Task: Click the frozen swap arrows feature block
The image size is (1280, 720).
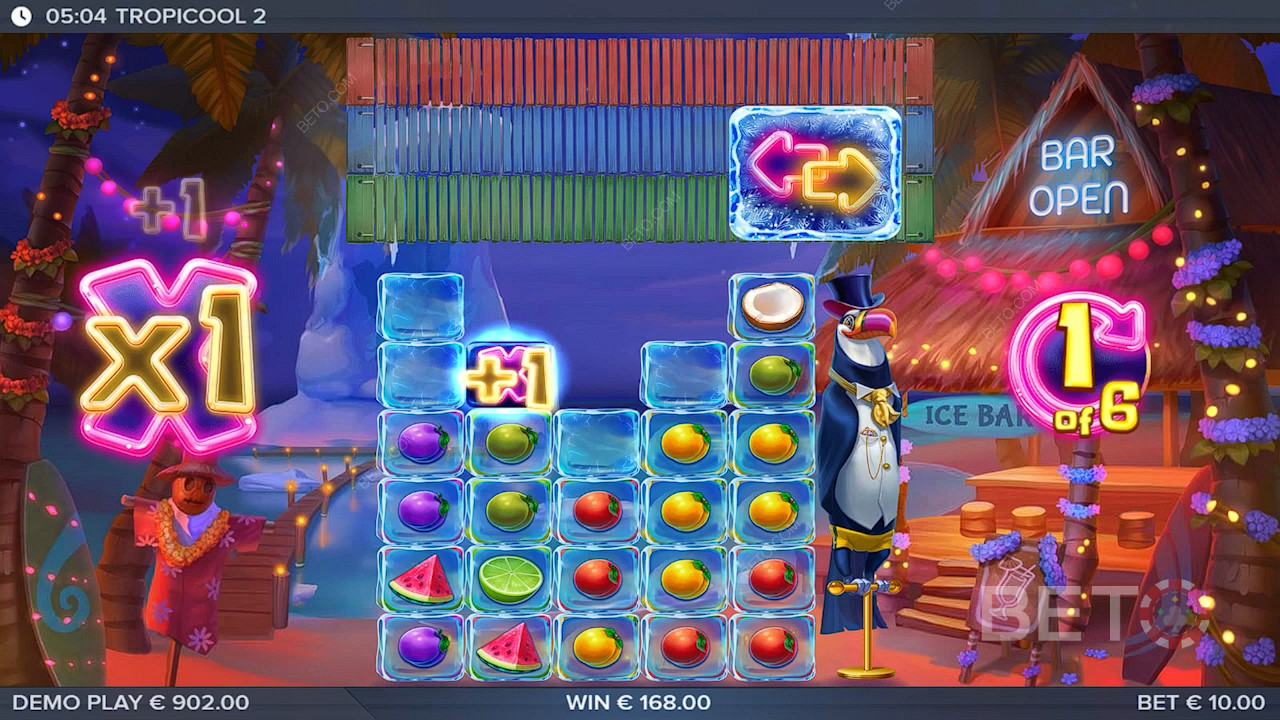Action: click(x=815, y=173)
